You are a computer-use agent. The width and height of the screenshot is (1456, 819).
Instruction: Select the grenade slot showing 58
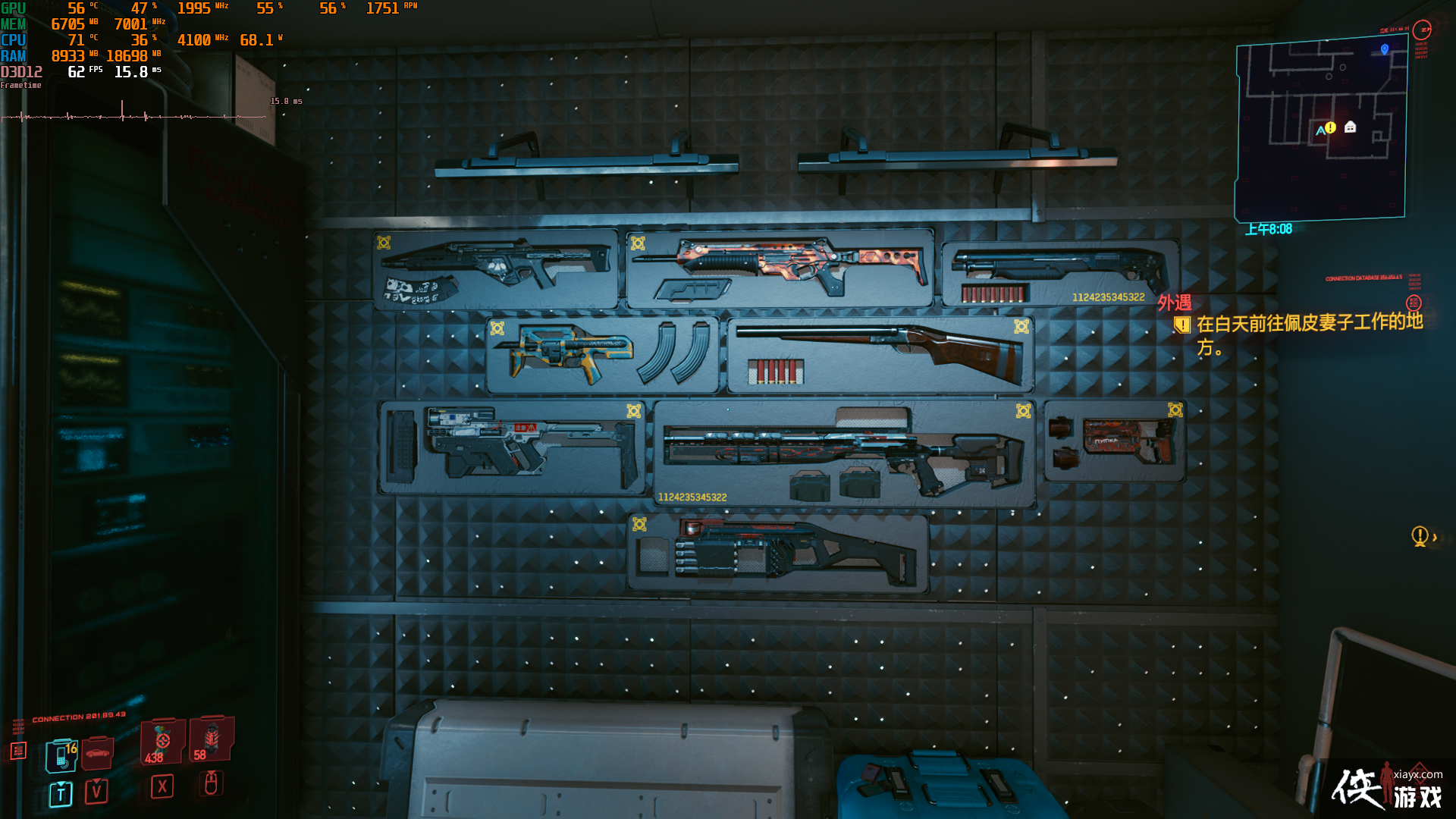(211, 738)
